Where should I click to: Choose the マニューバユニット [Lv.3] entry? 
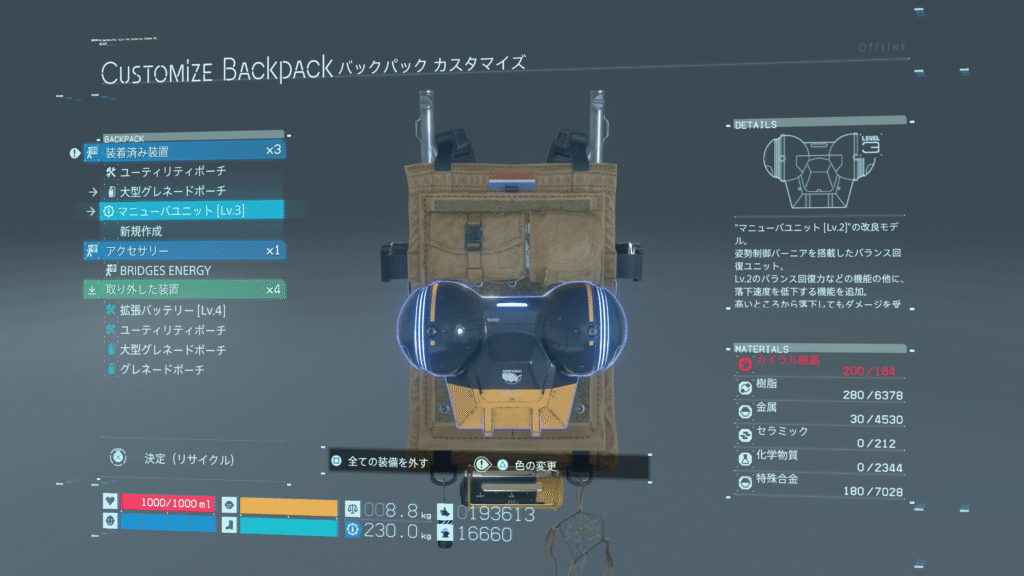(180, 210)
